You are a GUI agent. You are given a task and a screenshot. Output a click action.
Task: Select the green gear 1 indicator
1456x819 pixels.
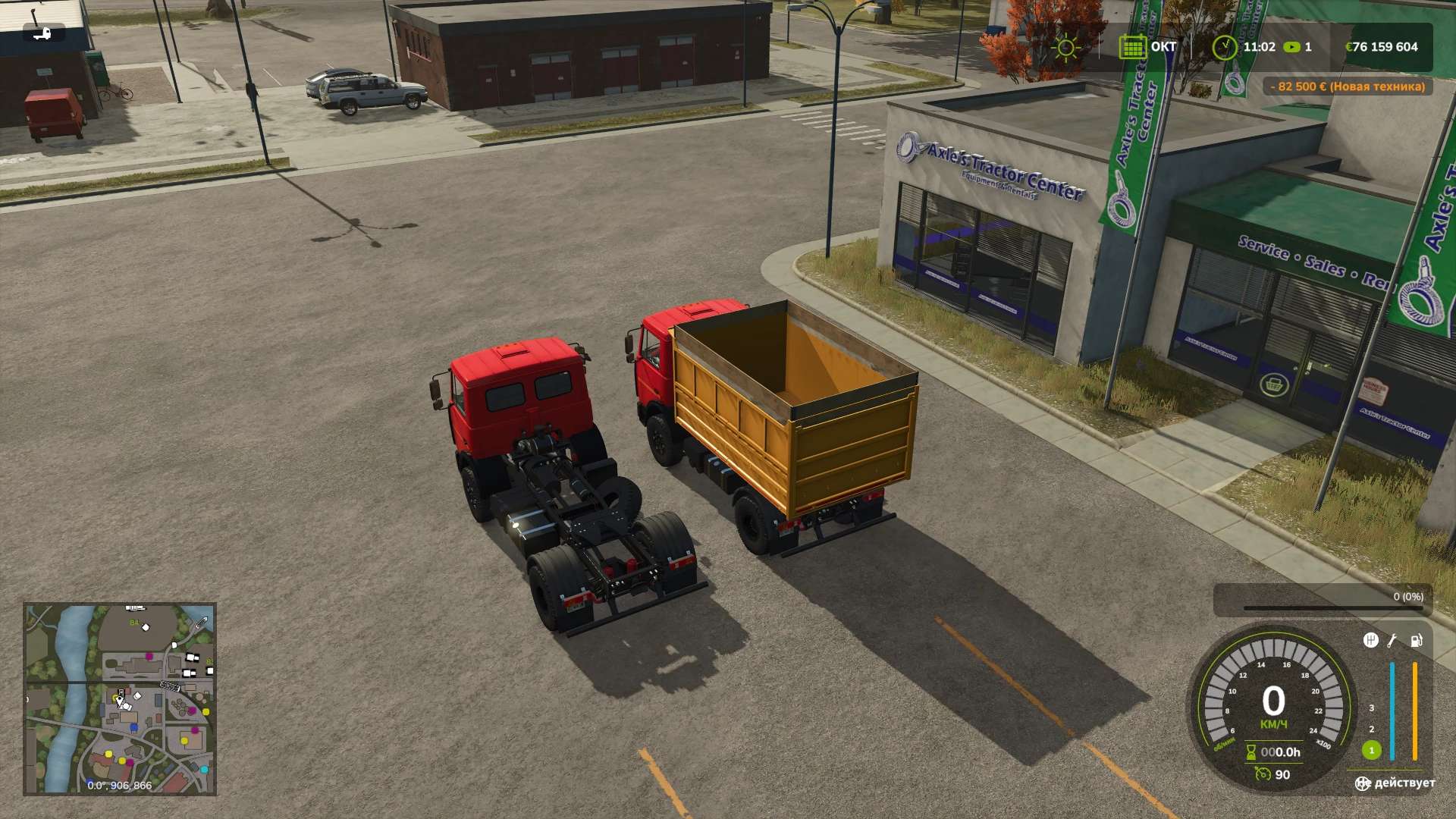click(x=1371, y=751)
